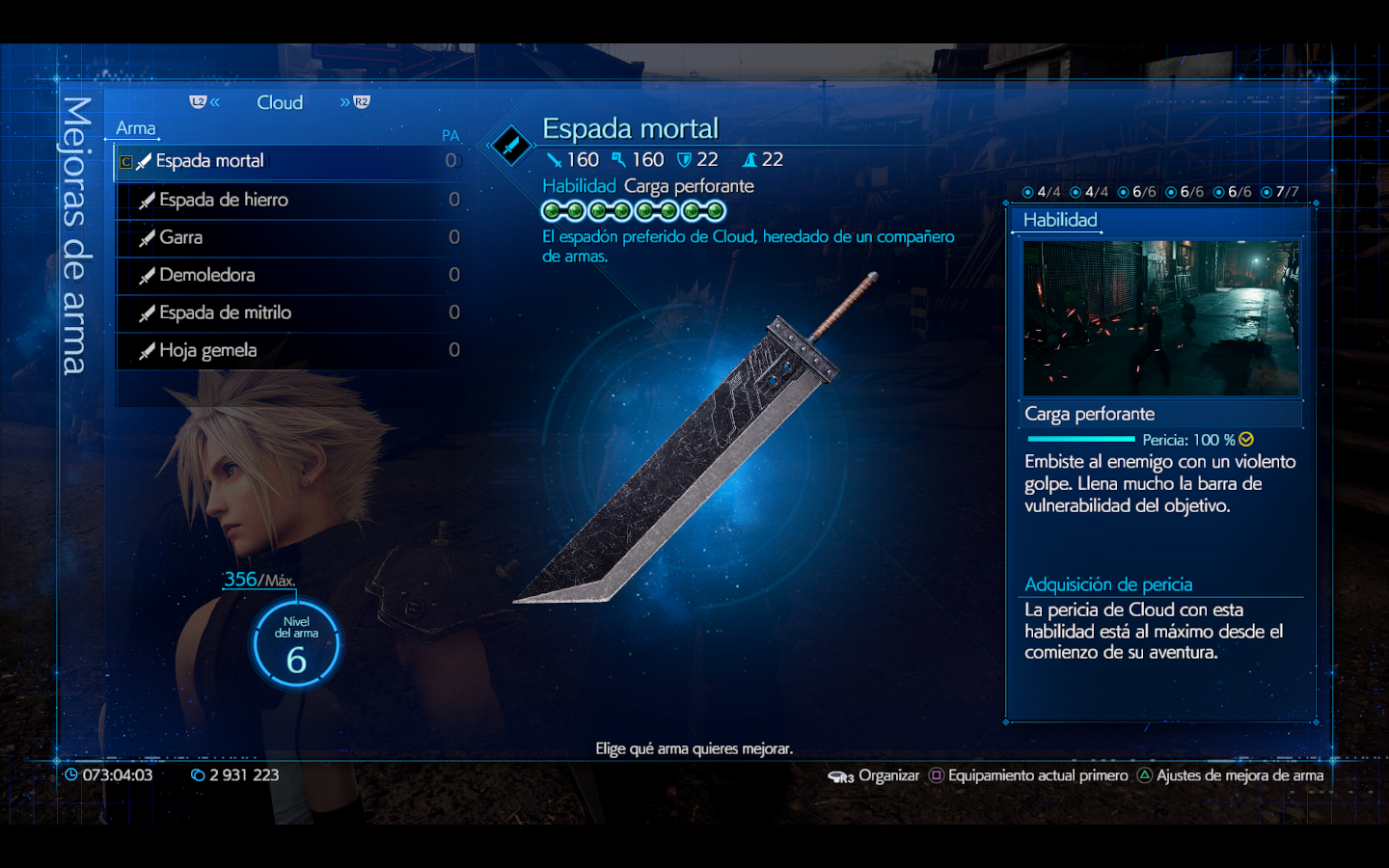Select the green materia slots row
The image size is (1389, 868).
(634, 211)
